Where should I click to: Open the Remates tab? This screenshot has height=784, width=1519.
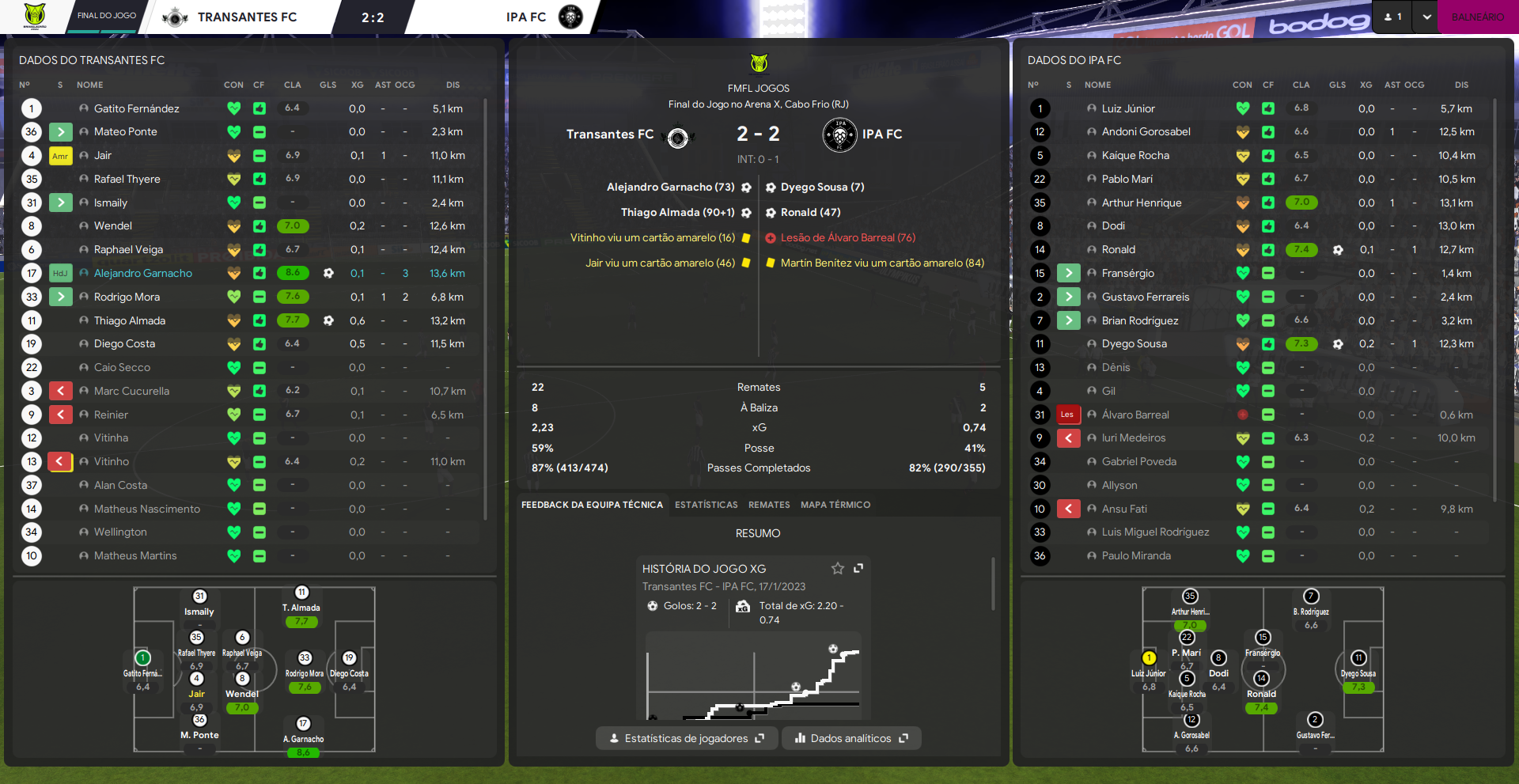pos(769,505)
